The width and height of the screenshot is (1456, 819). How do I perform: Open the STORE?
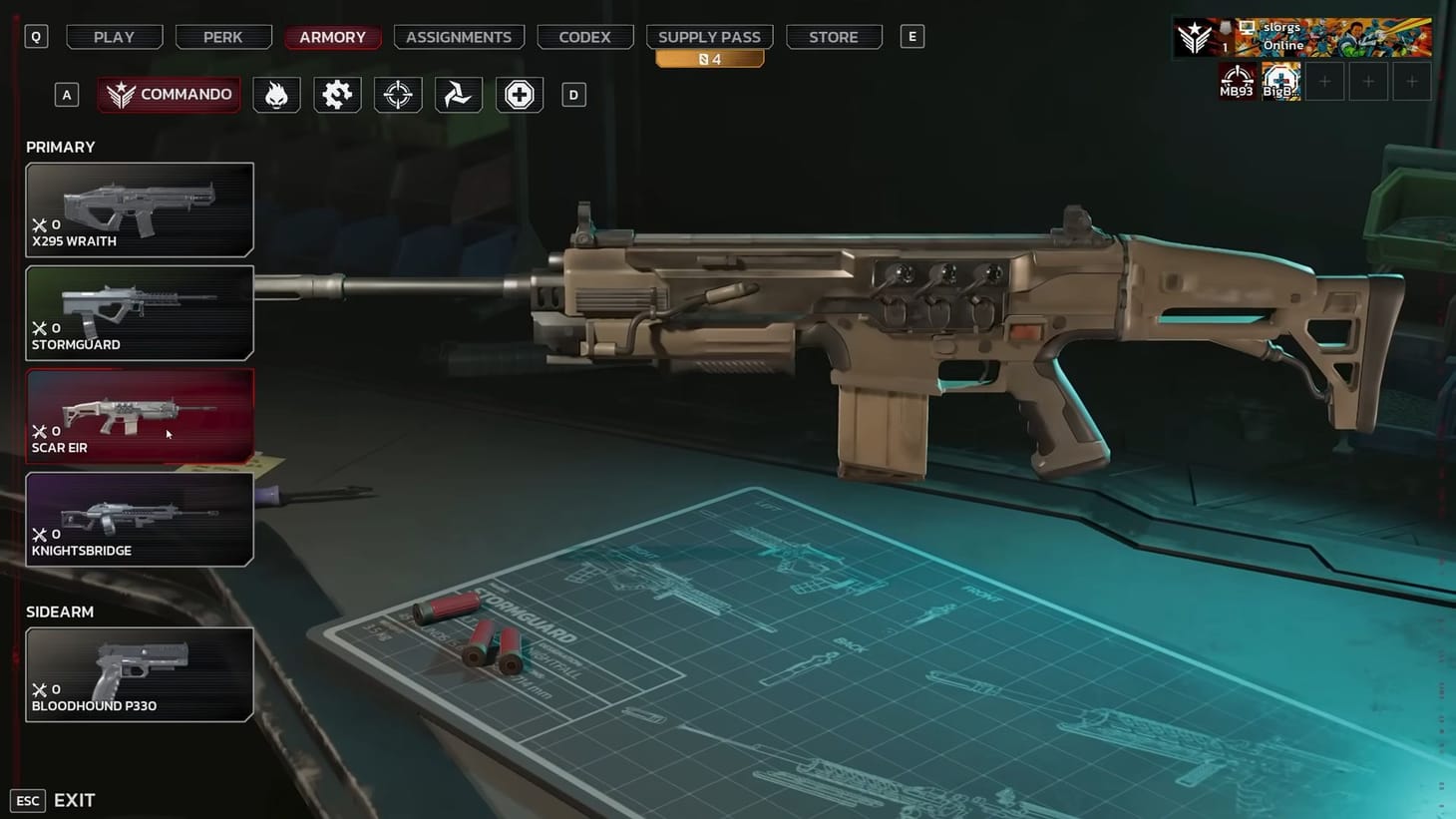tap(834, 37)
